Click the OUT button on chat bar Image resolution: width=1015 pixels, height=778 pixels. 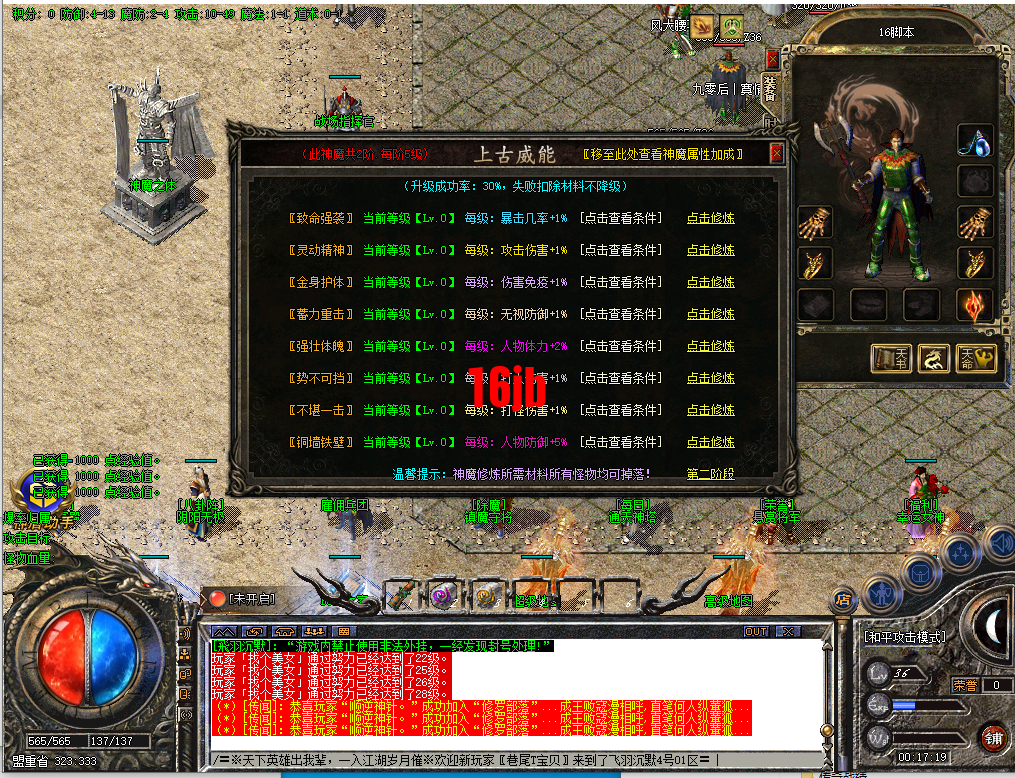tap(756, 632)
